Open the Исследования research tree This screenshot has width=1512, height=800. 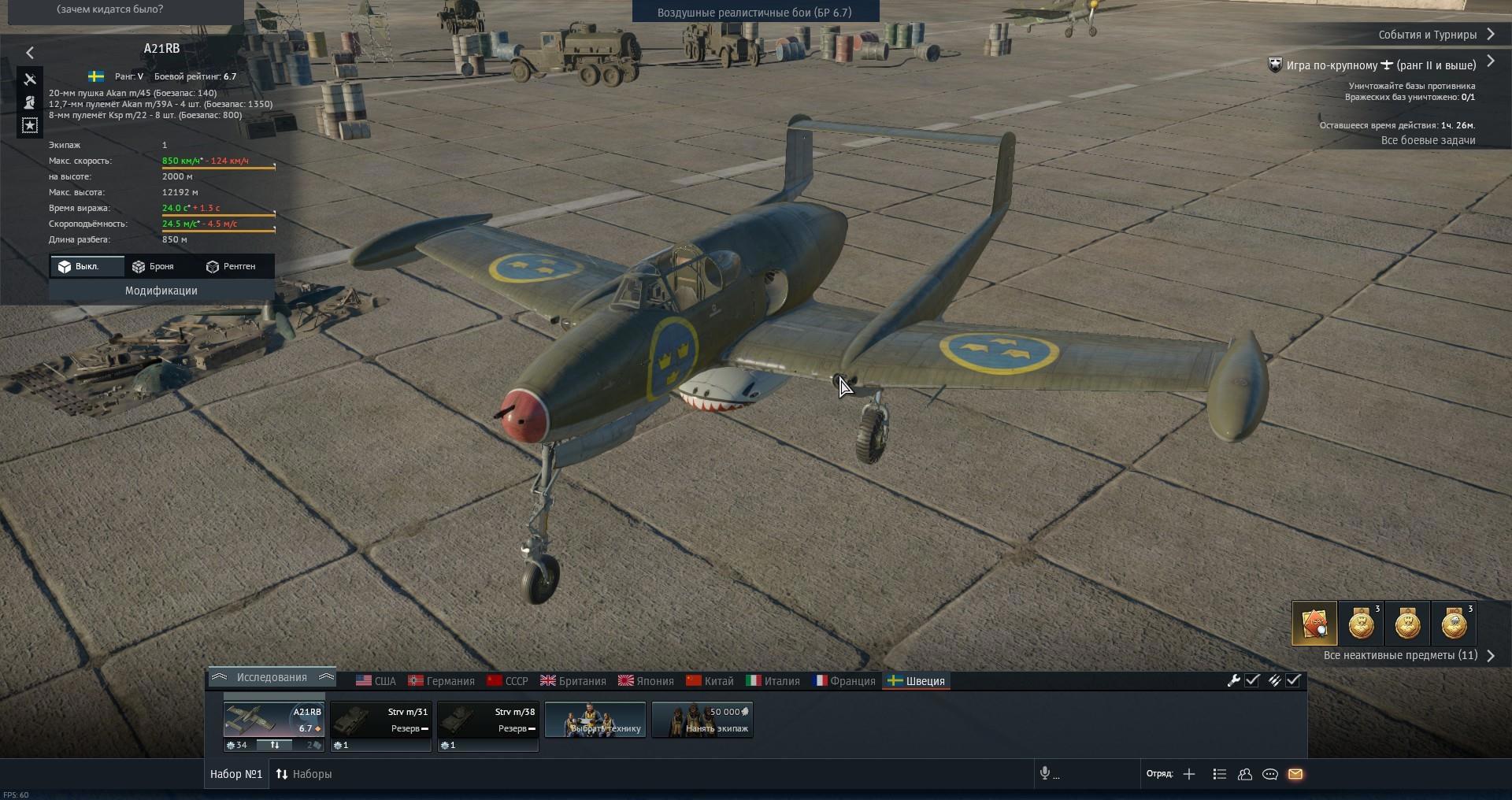click(x=272, y=677)
